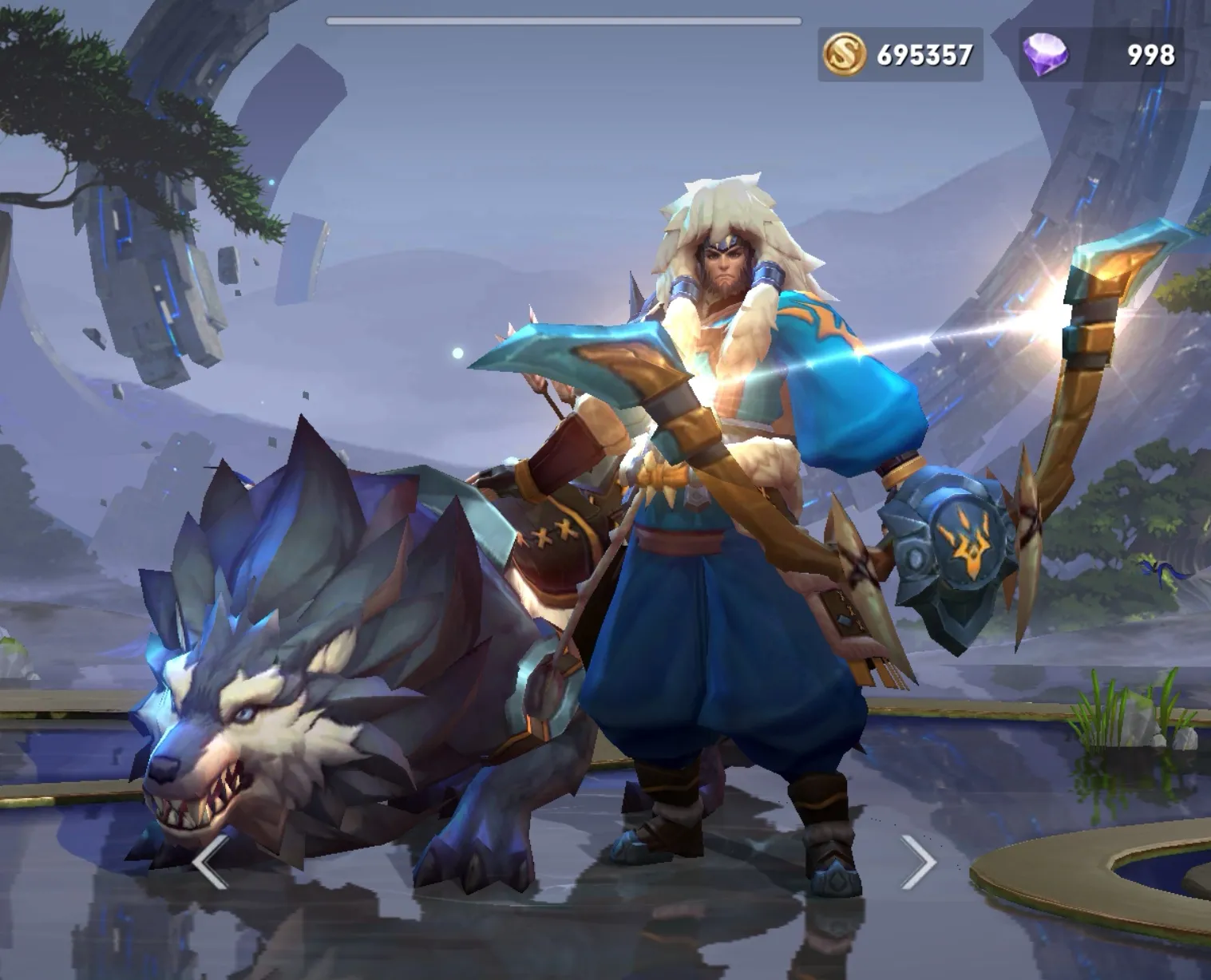Show the previous hero with left arrow
Image resolution: width=1211 pixels, height=980 pixels.
pos(211,862)
